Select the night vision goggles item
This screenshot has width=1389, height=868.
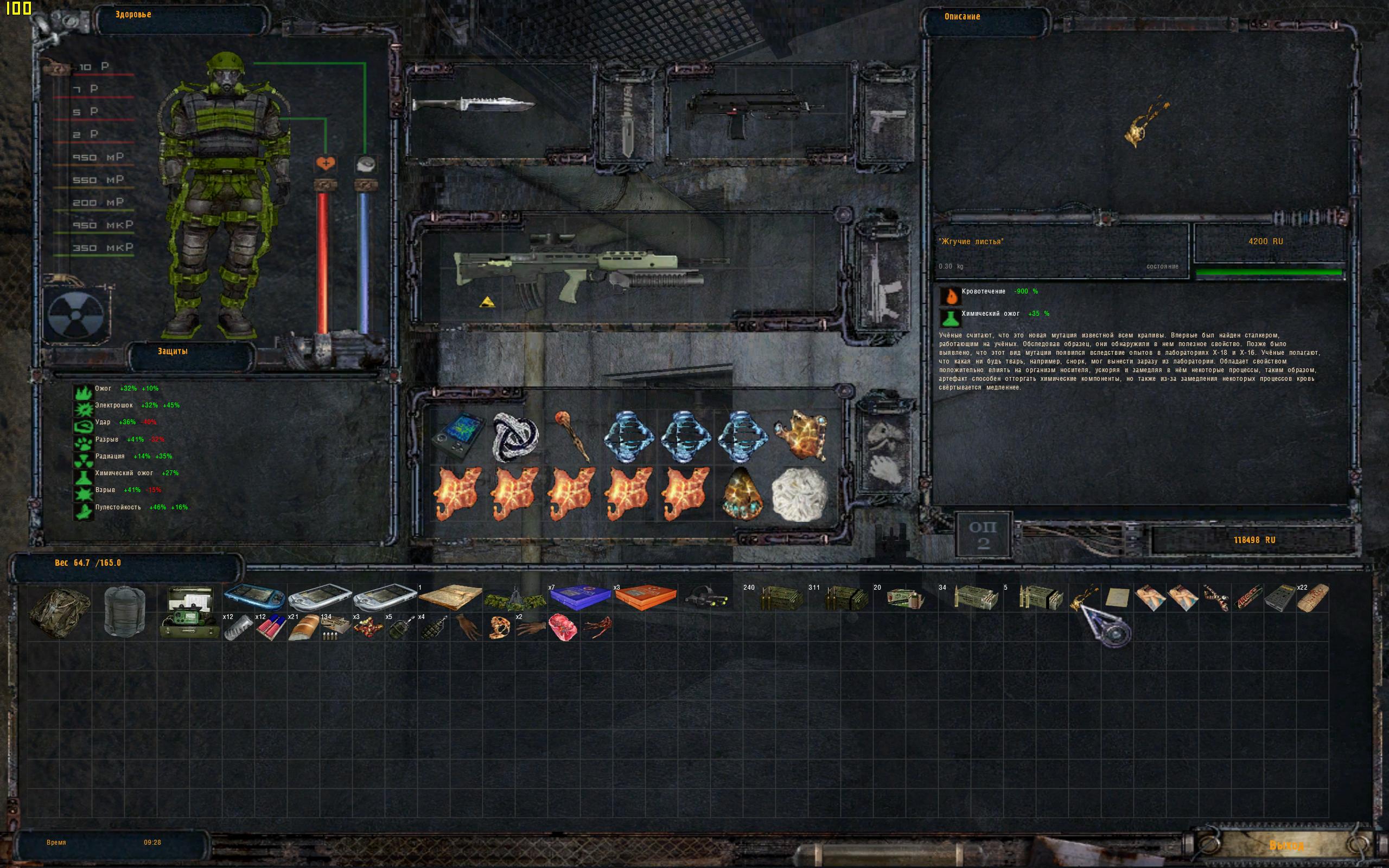pyautogui.click(x=708, y=598)
